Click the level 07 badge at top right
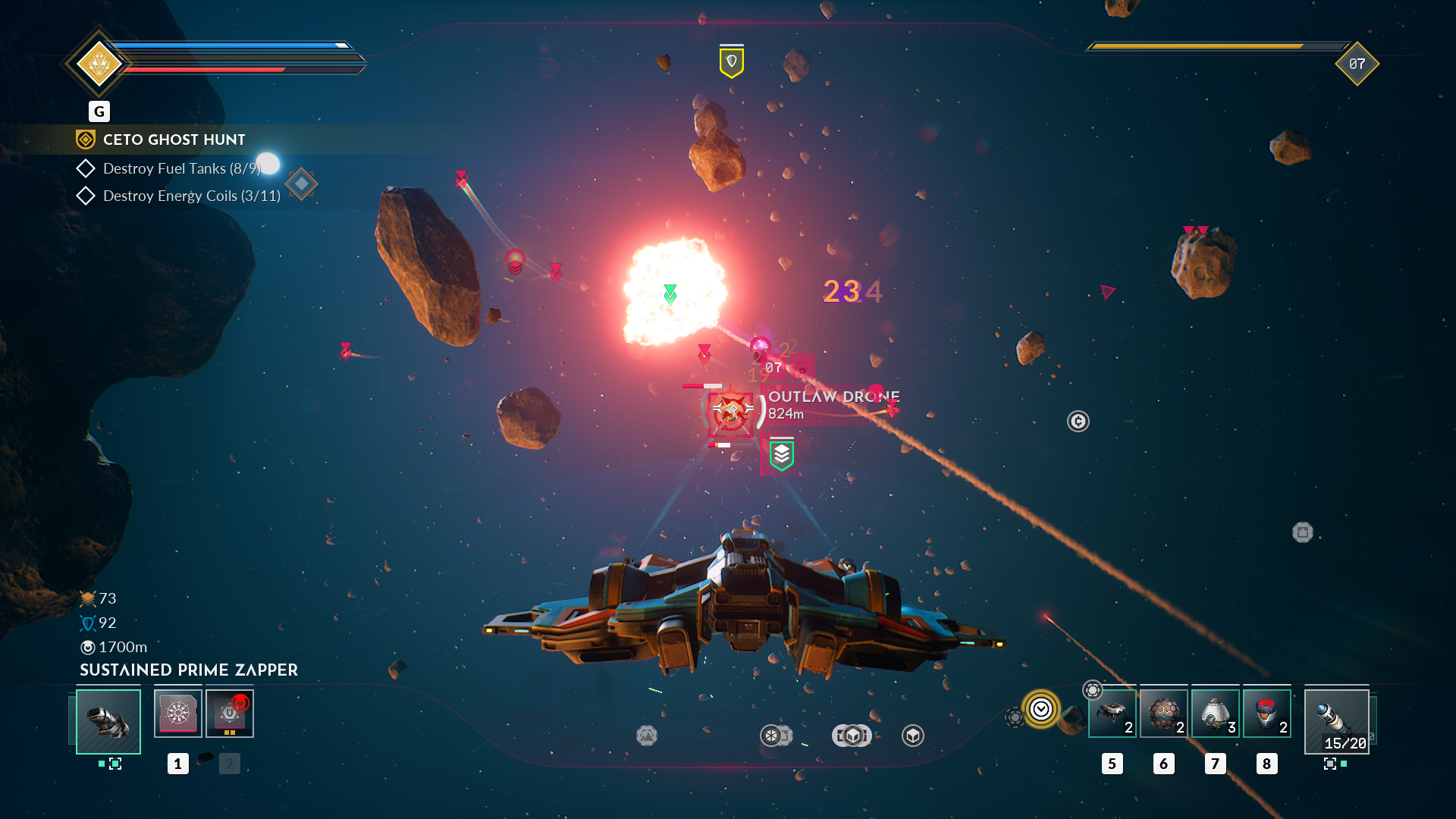 point(1357,64)
